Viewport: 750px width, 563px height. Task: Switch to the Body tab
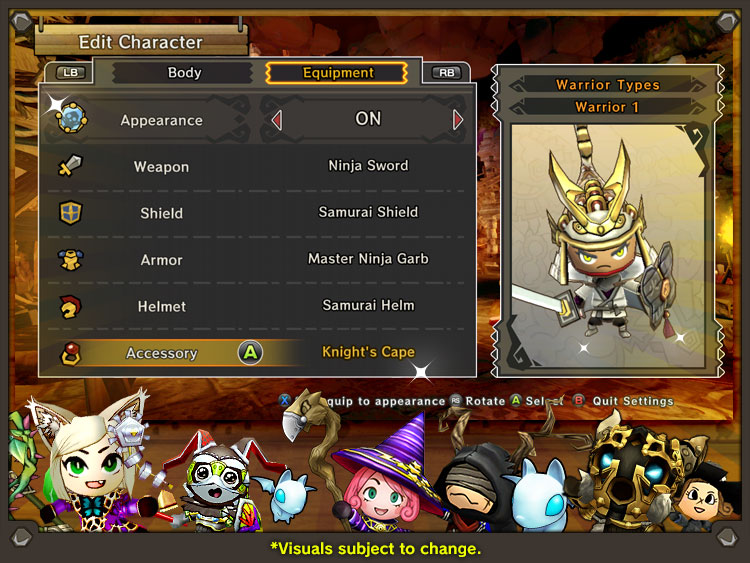pyautogui.click(x=184, y=73)
